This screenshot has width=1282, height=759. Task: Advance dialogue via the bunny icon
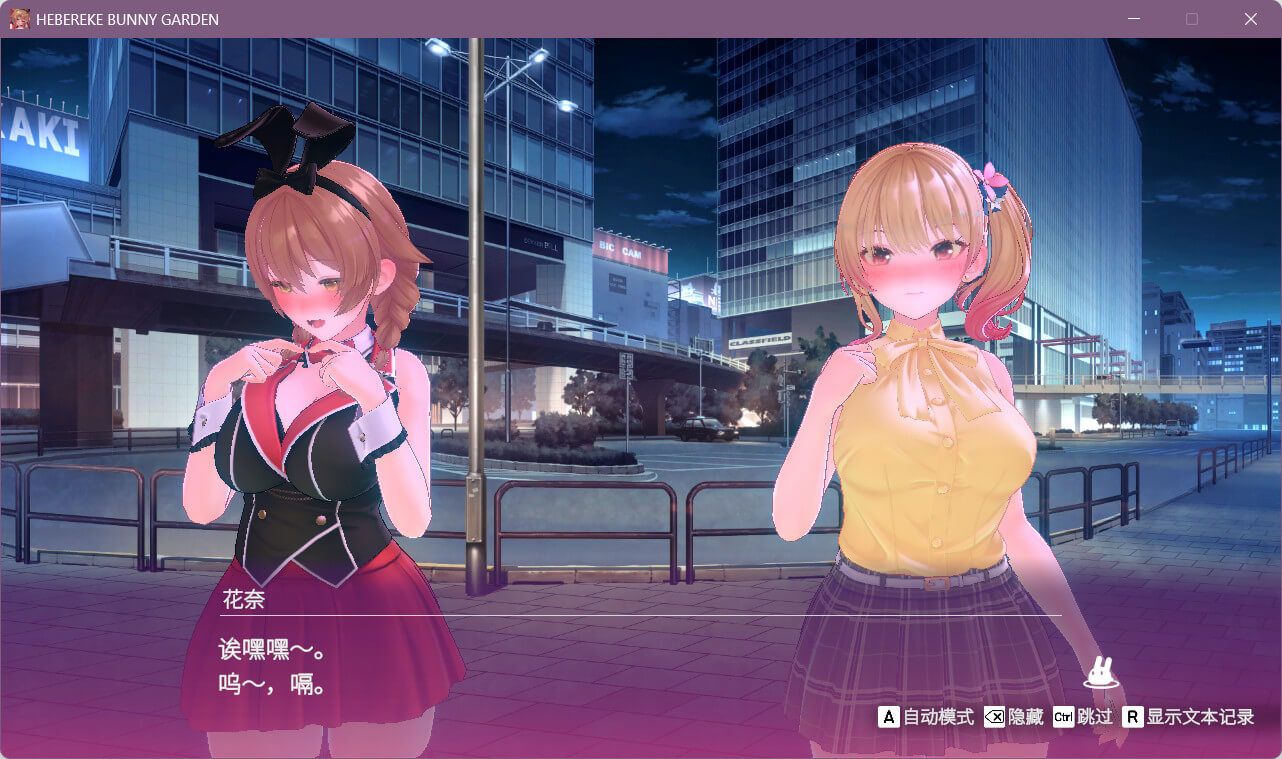pyautogui.click(x=1101, y=673)
